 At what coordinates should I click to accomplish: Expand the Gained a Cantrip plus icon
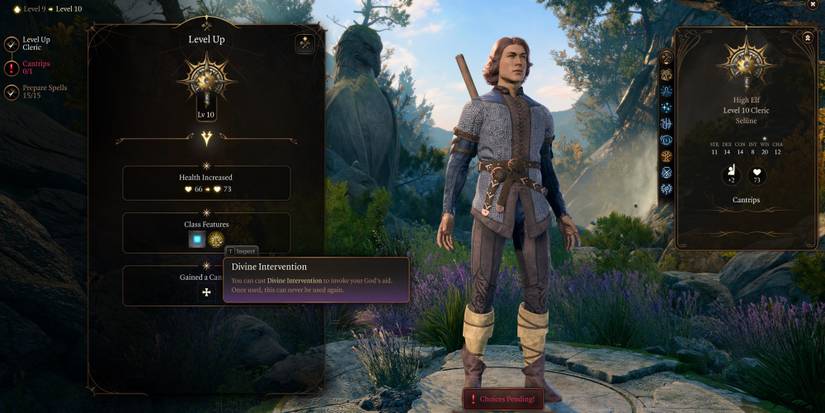pos(207,292)
